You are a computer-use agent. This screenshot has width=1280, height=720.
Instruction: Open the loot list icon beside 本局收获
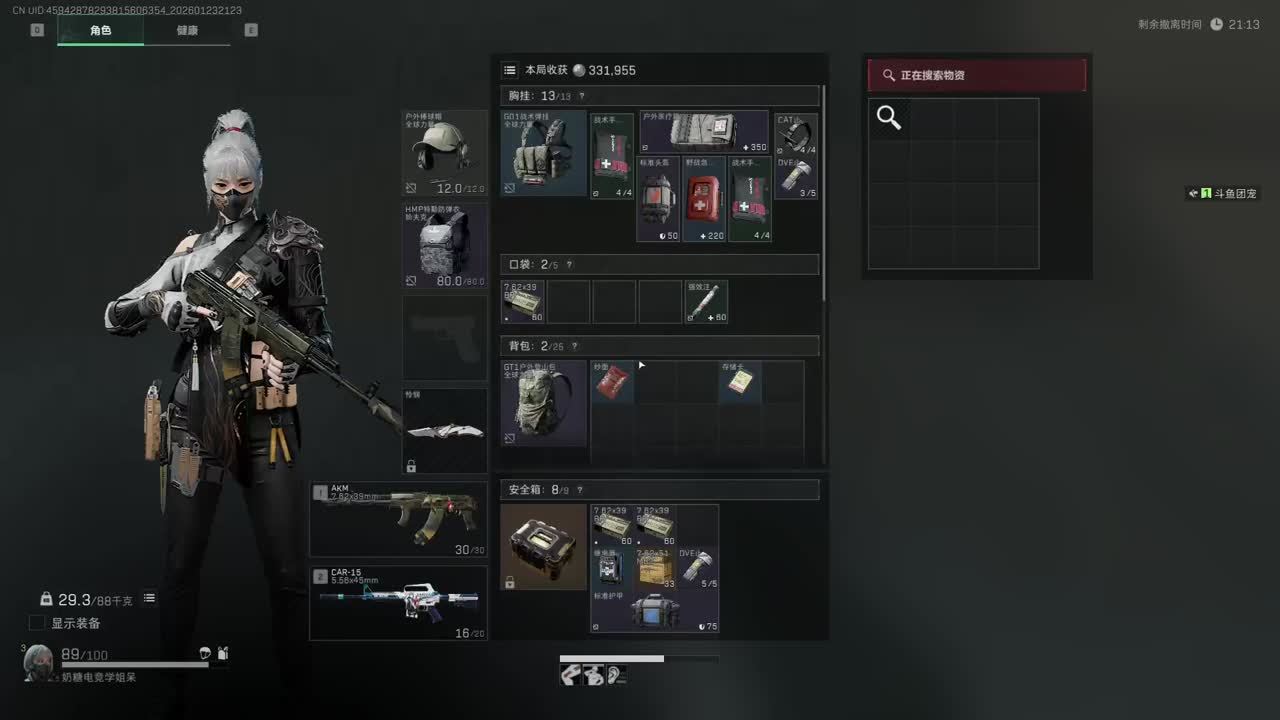[x=510, y=70]
